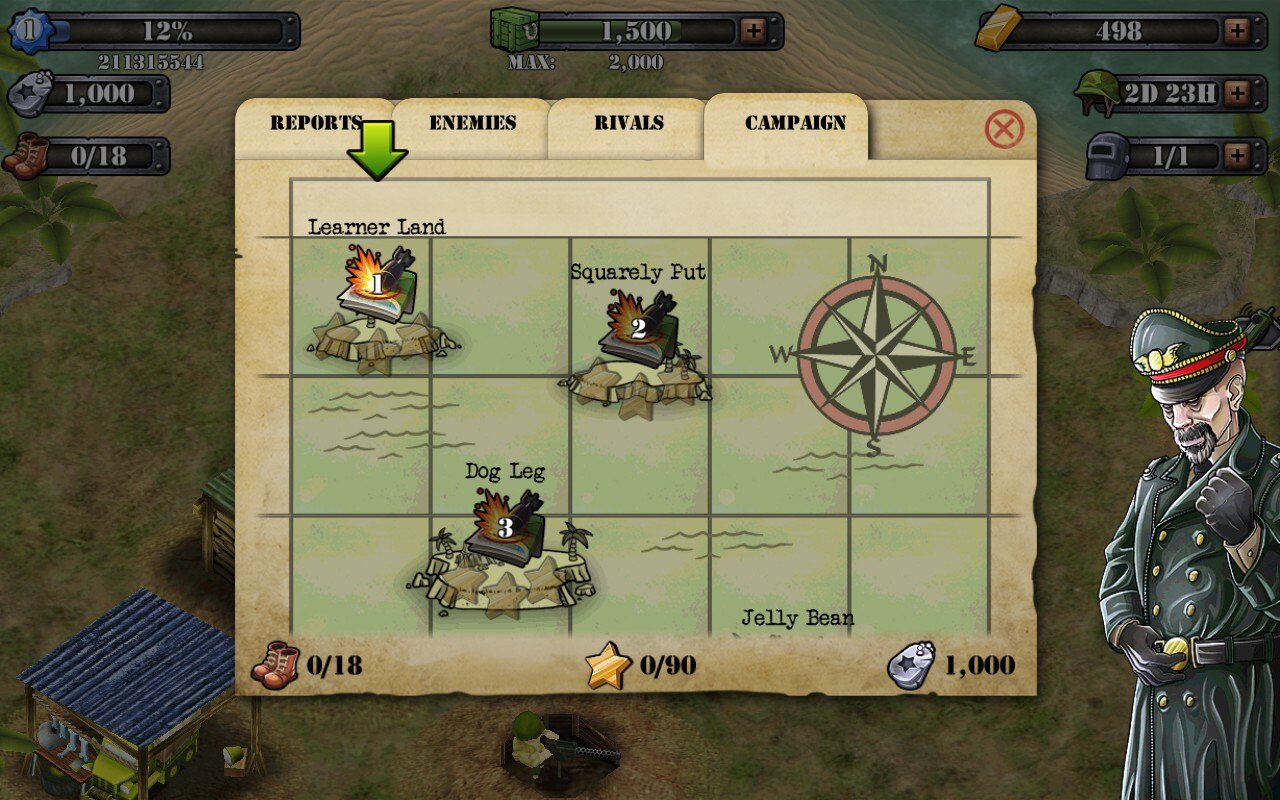The height and width of the screenshot is (800, 1280).
Task: Buy more gold bars with plus button
Action: click(1238, 31)
